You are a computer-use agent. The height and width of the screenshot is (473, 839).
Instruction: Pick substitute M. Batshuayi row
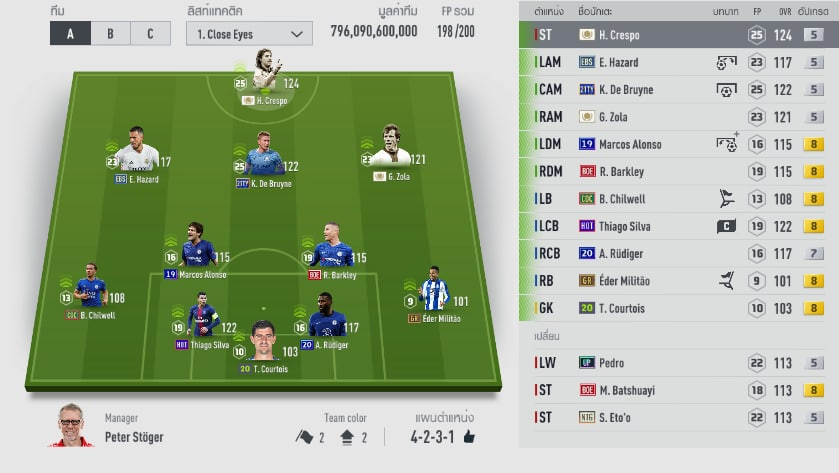coord(680,390)
